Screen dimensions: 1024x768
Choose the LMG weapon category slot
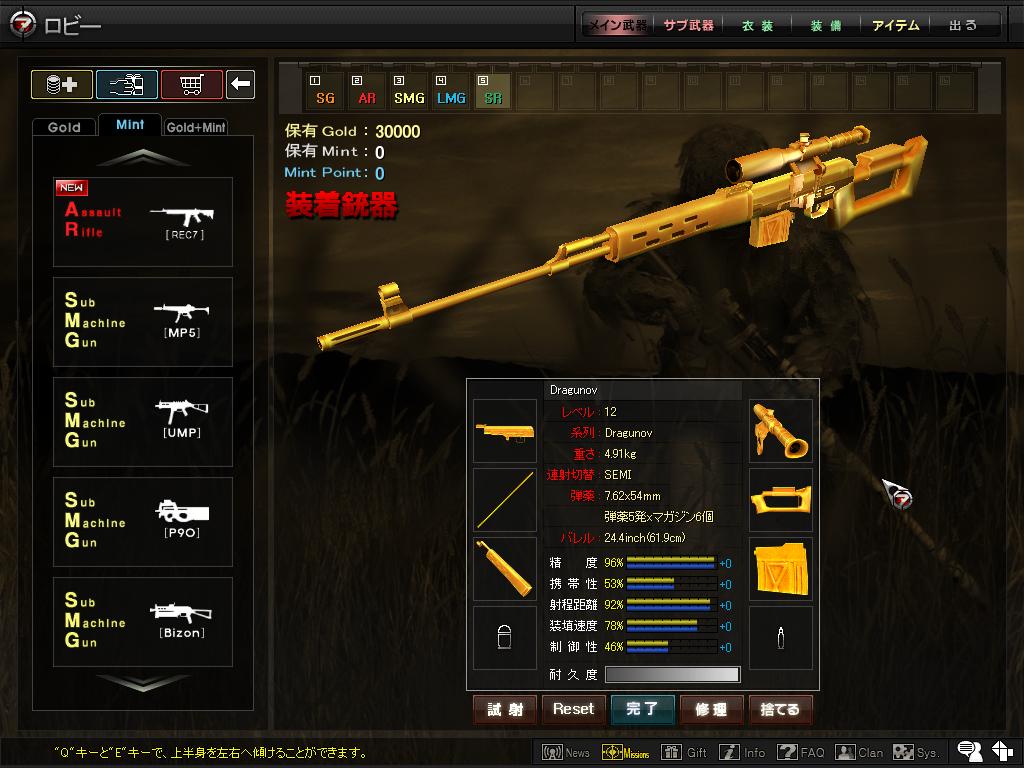click(451, 91)
